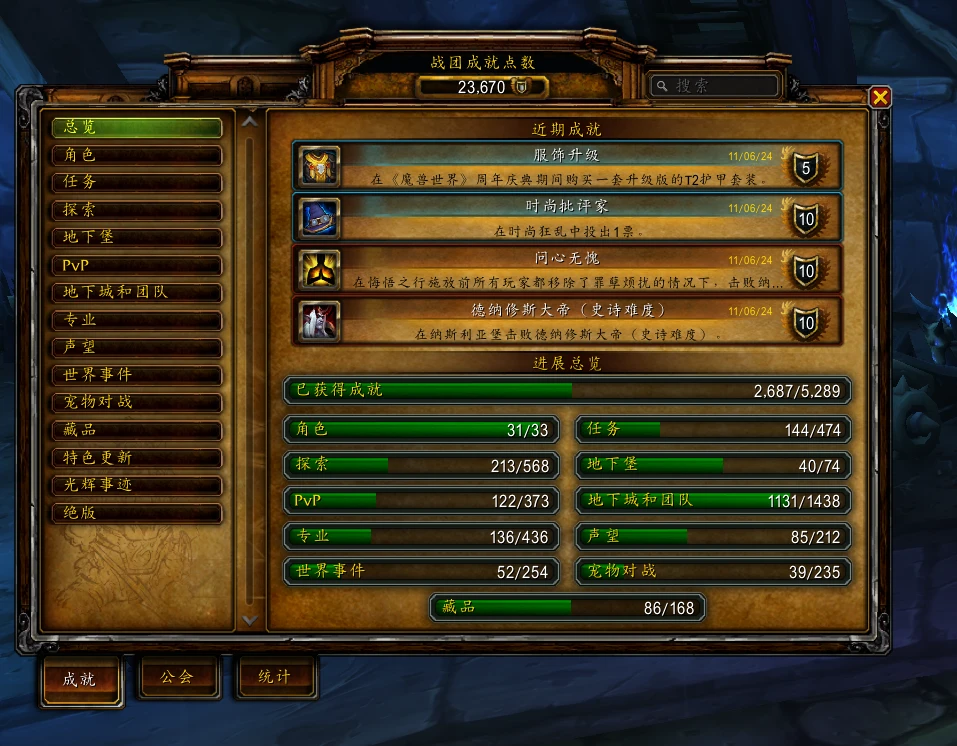Screen dimensions: 957x746
Task: Click the 声望 progress bar
Action: coord(713,537)
